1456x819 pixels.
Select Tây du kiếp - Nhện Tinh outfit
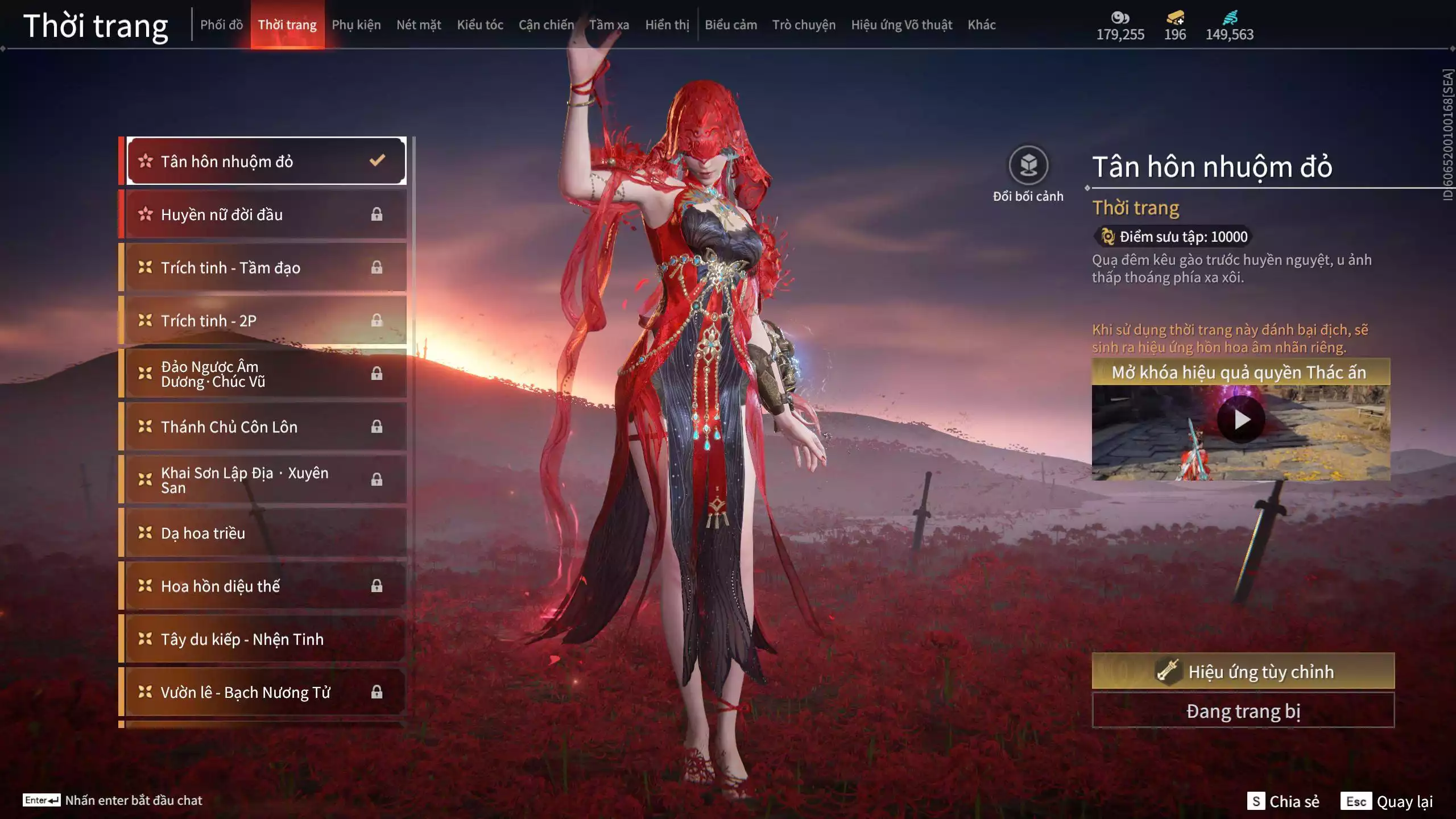pos(265,639)
